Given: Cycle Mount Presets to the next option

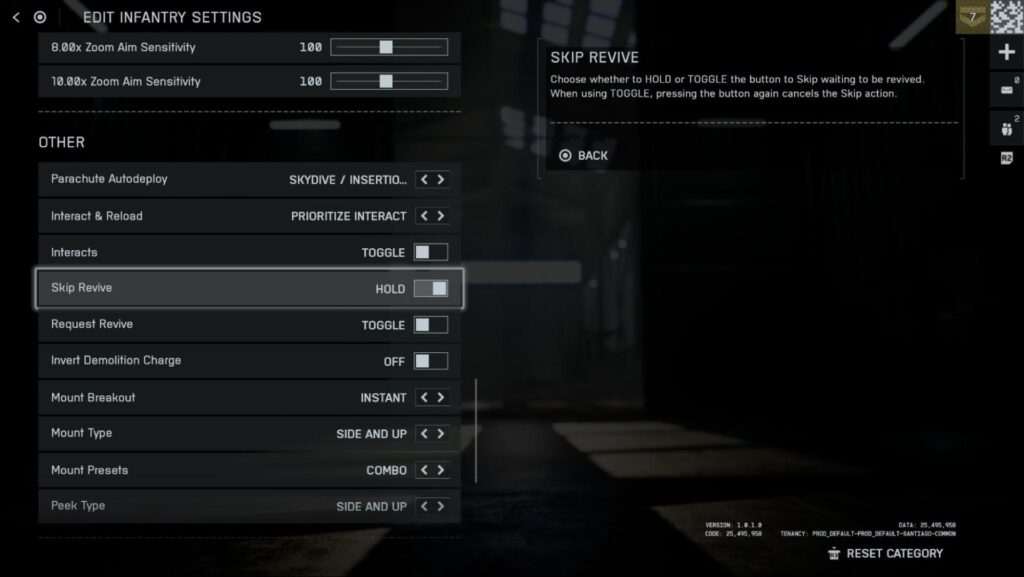Looking at the screenshot, I should (441, 470).
